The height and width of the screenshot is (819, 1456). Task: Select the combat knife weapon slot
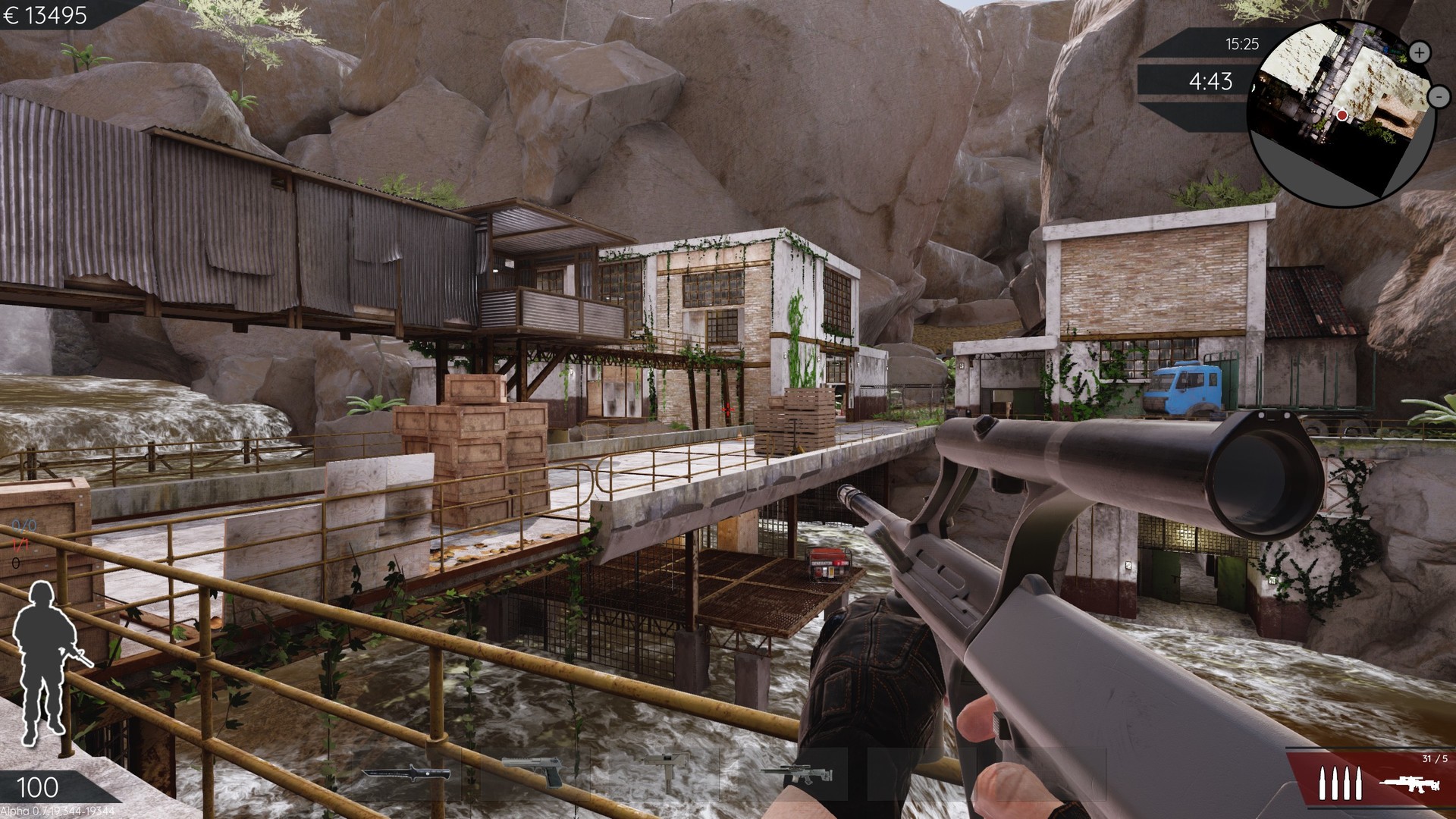406,774
